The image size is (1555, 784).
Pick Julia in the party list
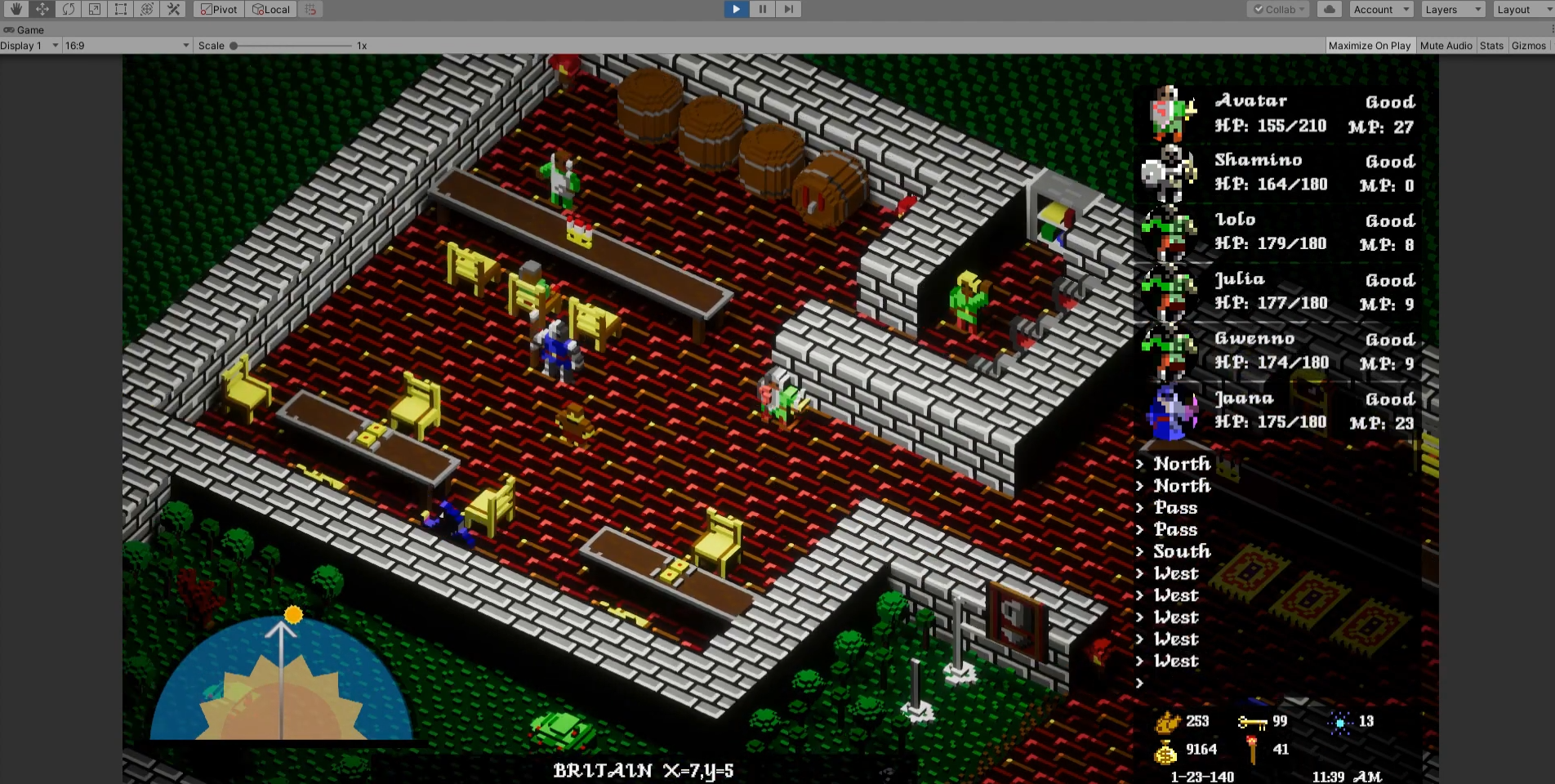pyautogui.click(x=1279, y=292)
